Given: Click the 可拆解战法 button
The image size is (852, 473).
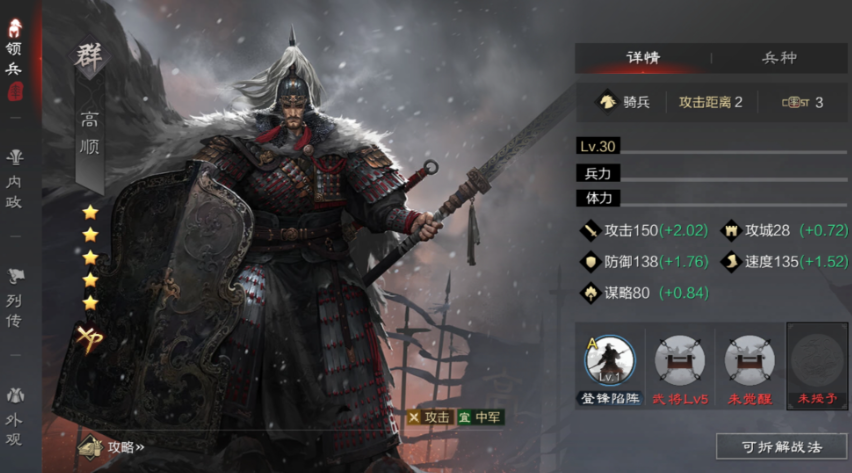Looking at the screenshot, I should (x=781, y=445).
